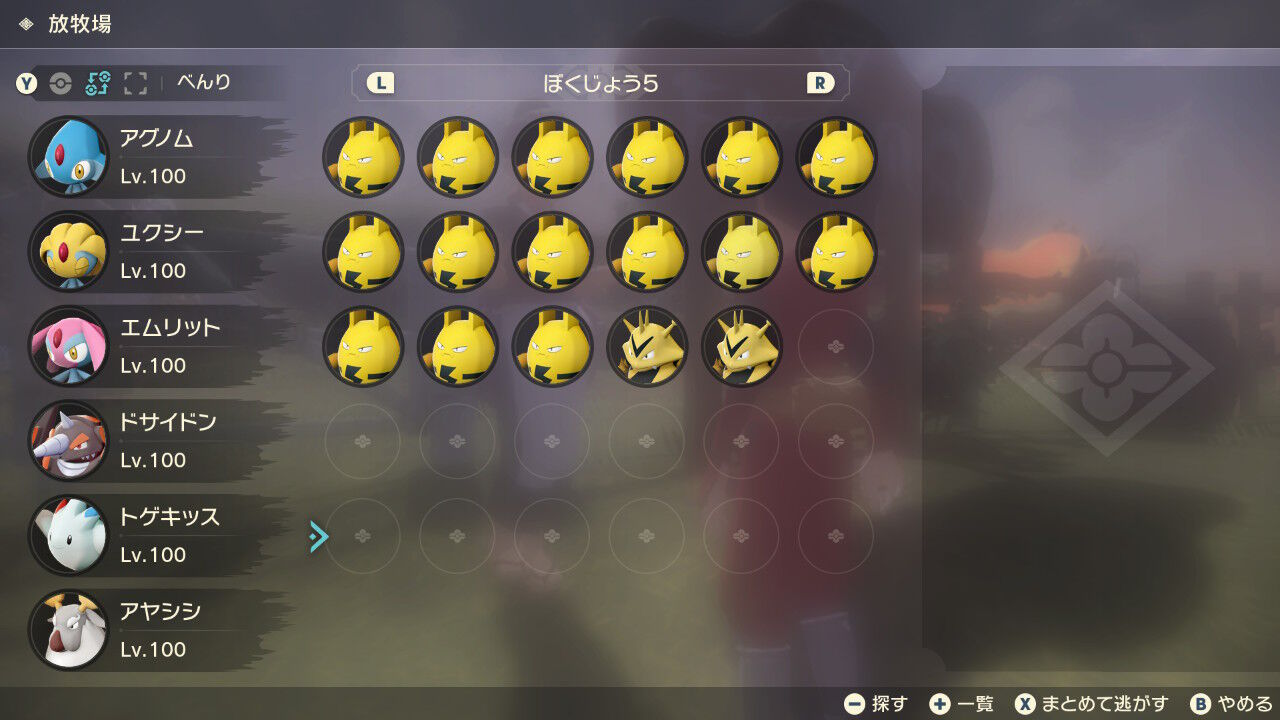Select an Electabuzz in the third grid row
Image resolution: width=1280 pixels, height=720 pixels.
coord(646,346)
